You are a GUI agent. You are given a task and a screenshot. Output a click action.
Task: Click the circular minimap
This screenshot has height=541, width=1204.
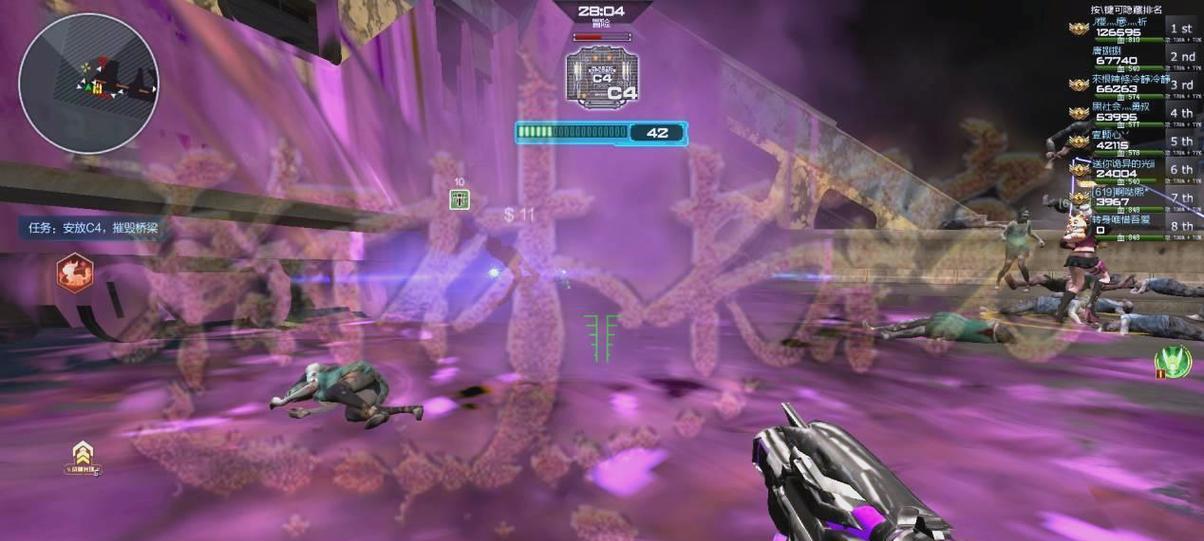tap(88, 83)
